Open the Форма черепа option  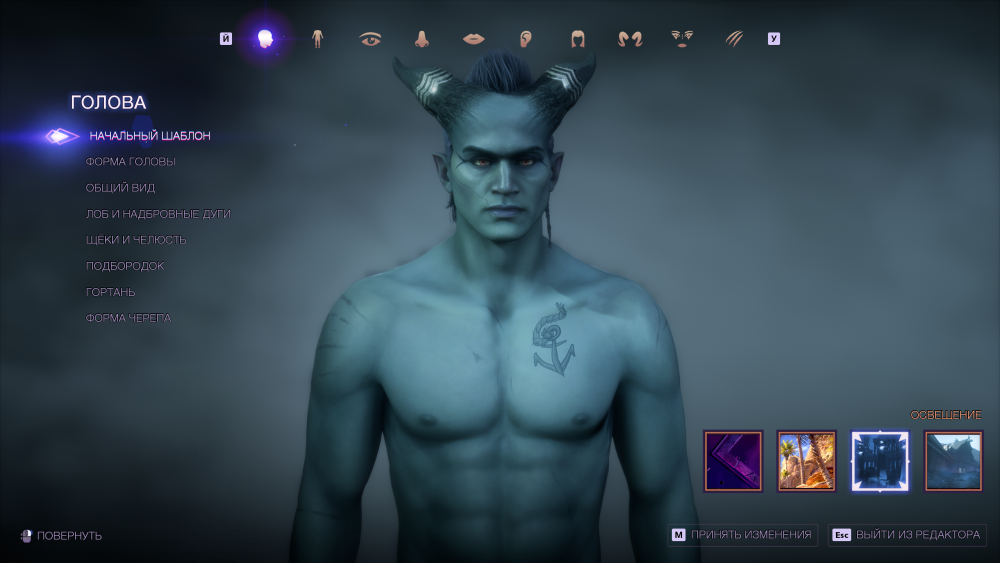128,318
